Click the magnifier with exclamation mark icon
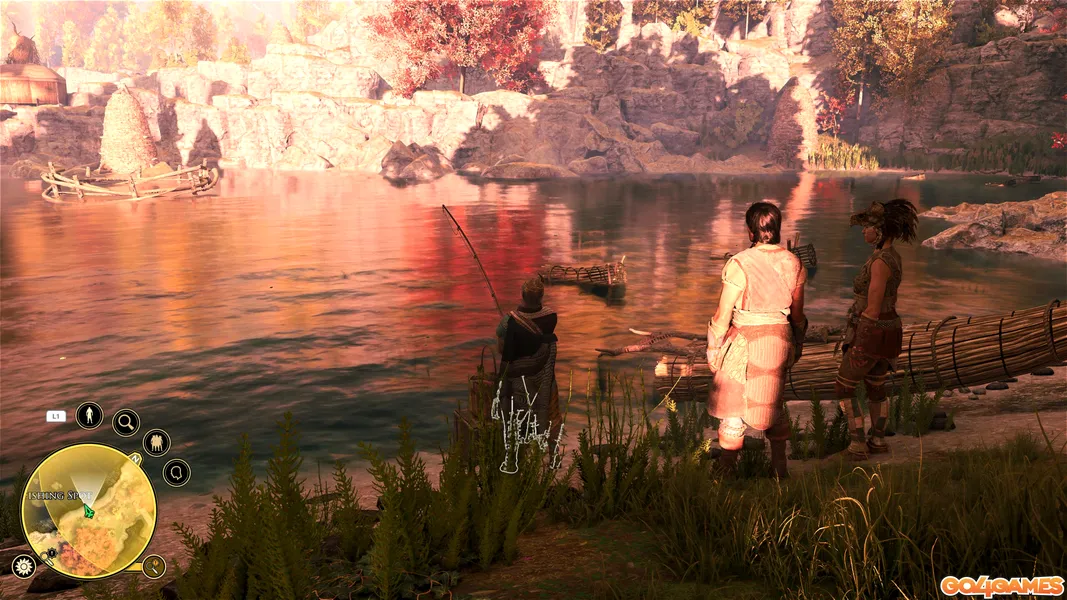This screenshot has width=1067, height=600. [x=153, y=567]
